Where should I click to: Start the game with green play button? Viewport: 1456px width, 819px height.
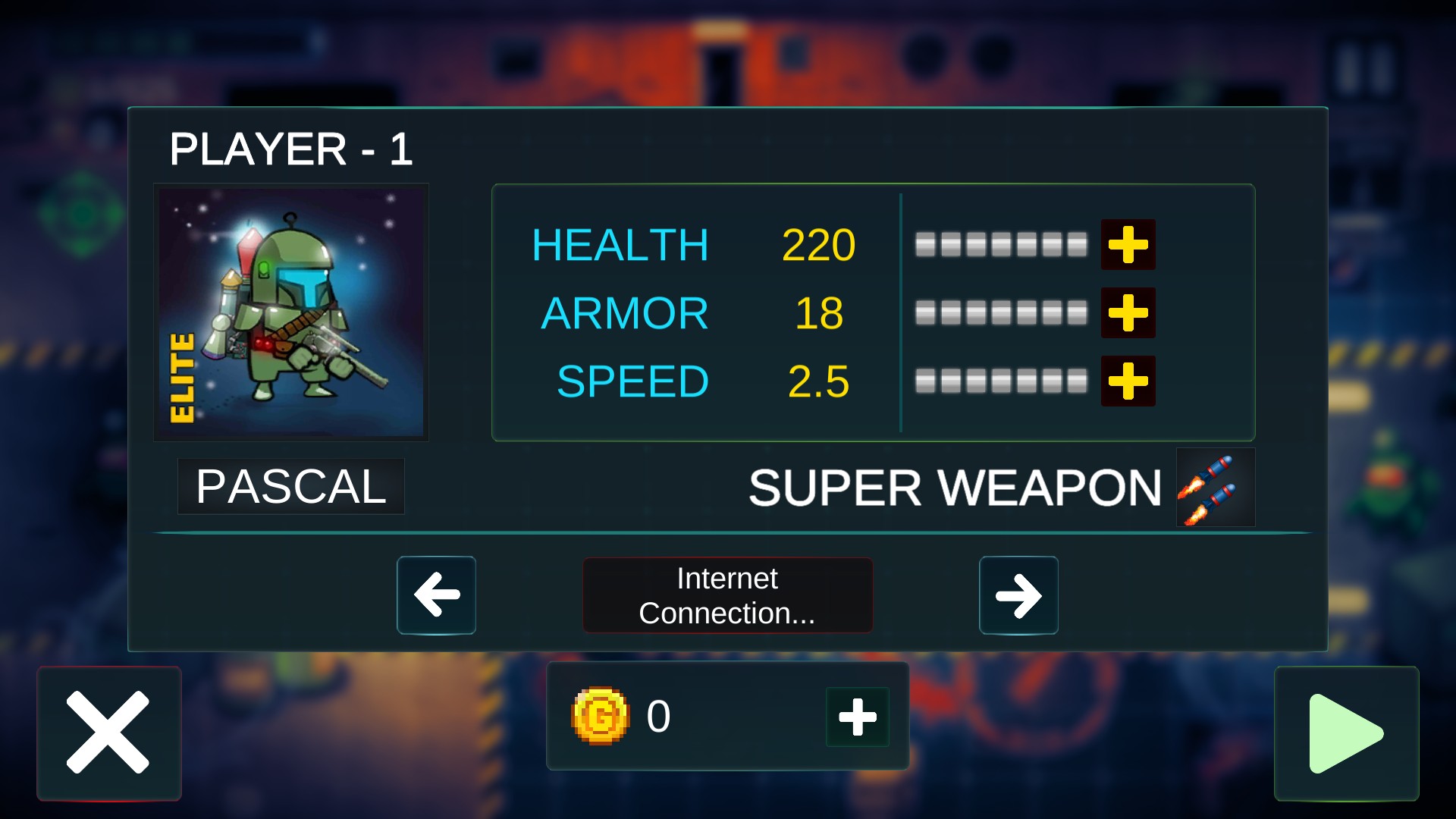click(x=1346, y=733)
